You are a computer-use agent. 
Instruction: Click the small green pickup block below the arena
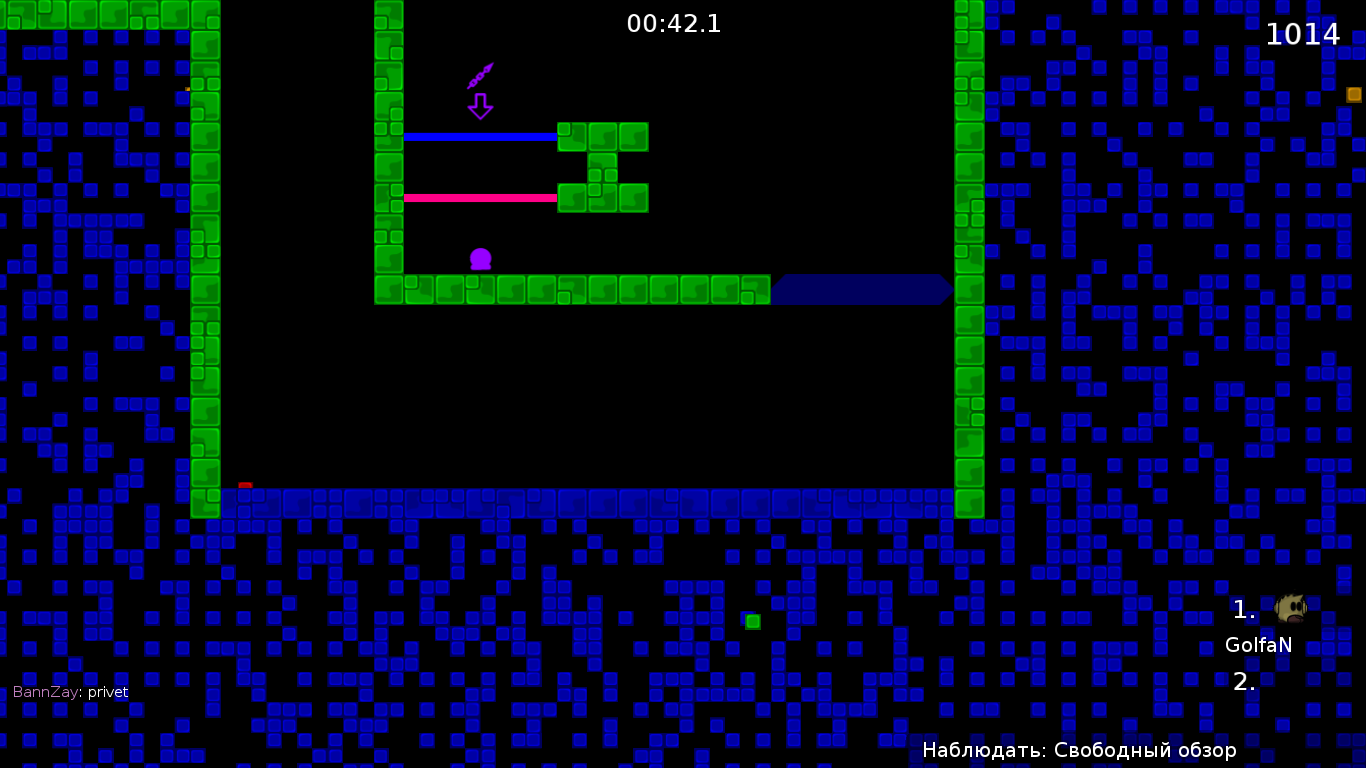click(752, 621)
